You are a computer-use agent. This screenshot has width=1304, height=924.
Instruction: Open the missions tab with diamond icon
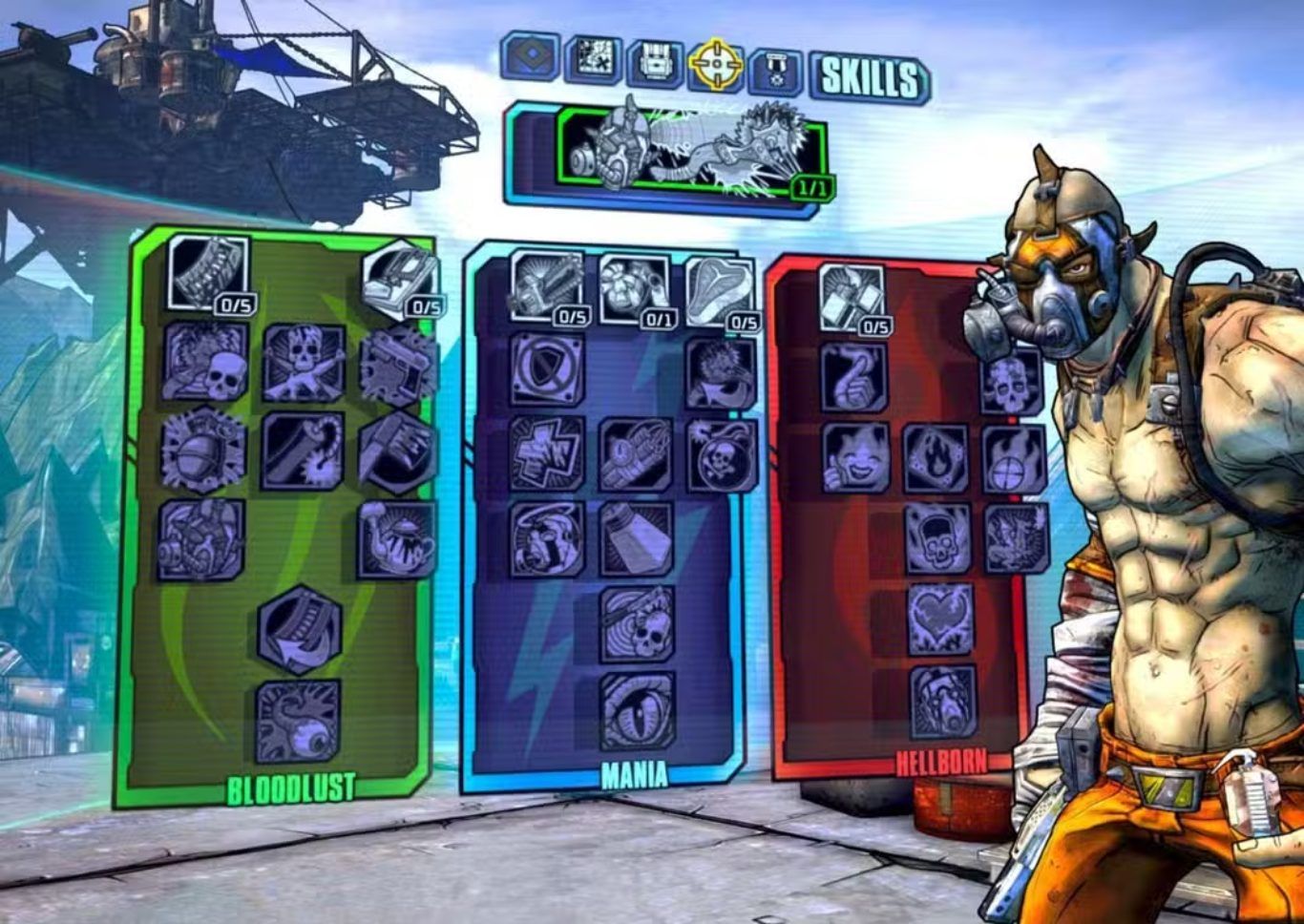click(x=531, y=57)
